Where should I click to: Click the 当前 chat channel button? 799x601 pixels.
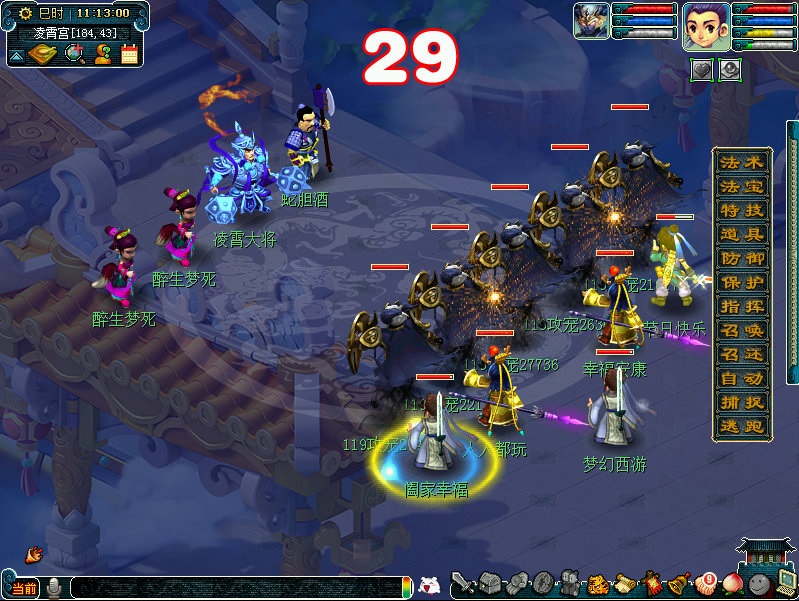click(x=24, y=588)
